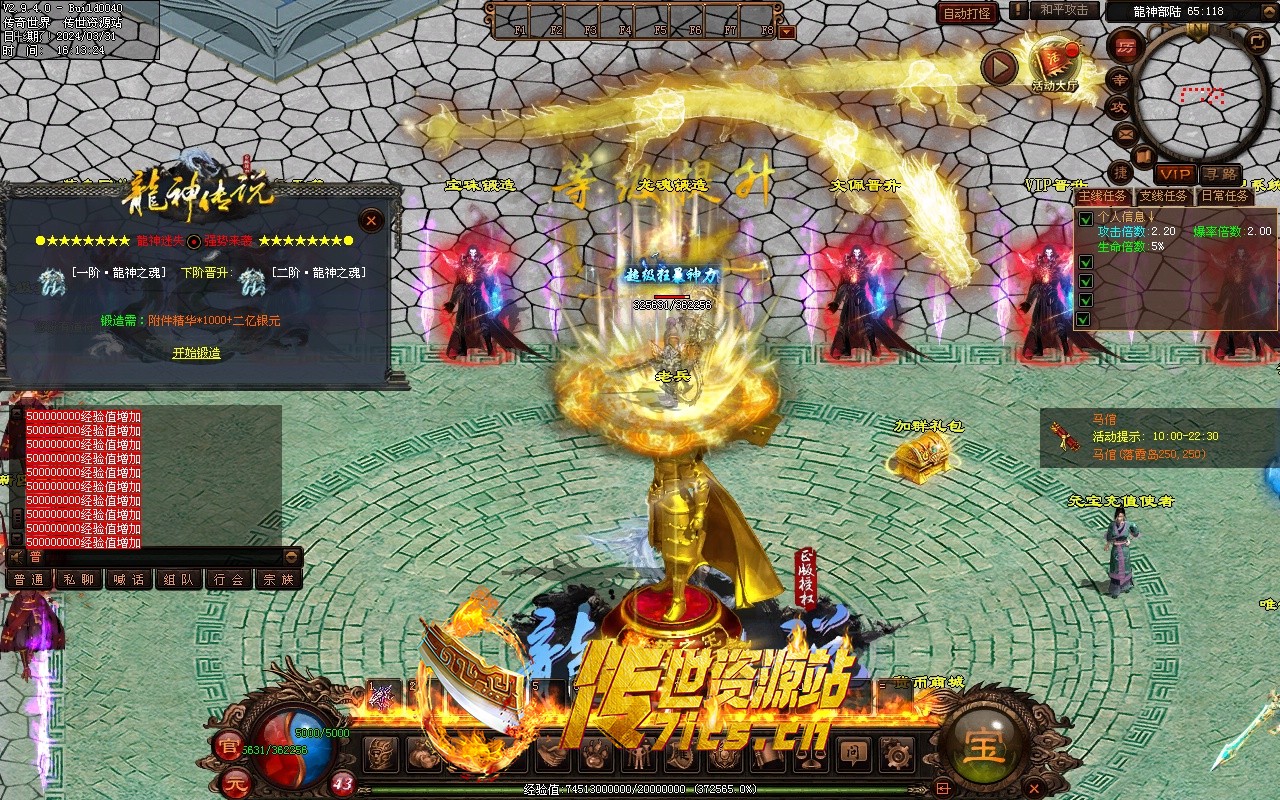Switch to the 日常任务 daily quest tab
The width and height of the screenshot is (1280, 800).
pyautogui.click(x=1224, y=196)
